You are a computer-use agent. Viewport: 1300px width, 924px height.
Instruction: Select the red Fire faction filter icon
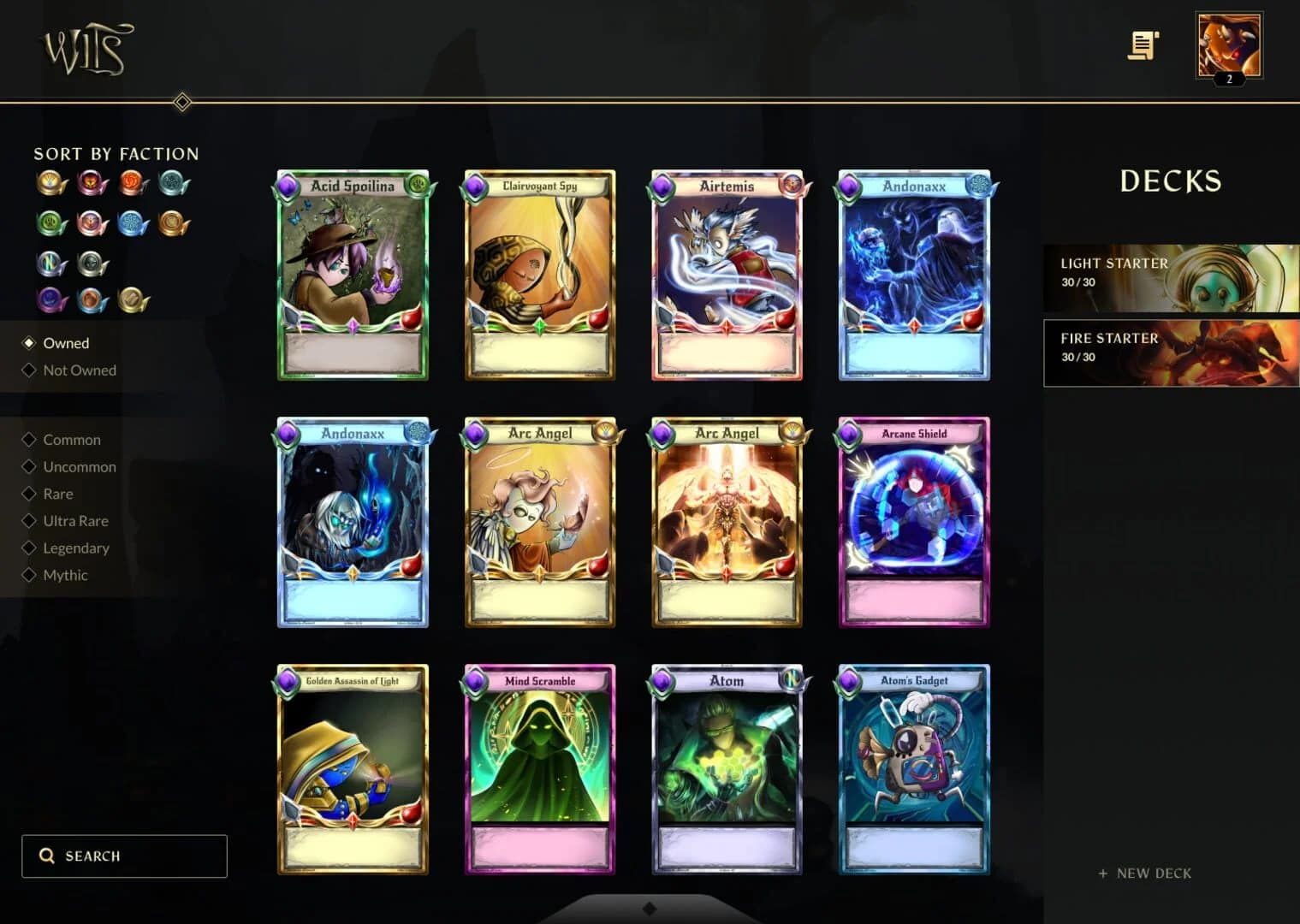pyautogui.click(x=133, y=182)
